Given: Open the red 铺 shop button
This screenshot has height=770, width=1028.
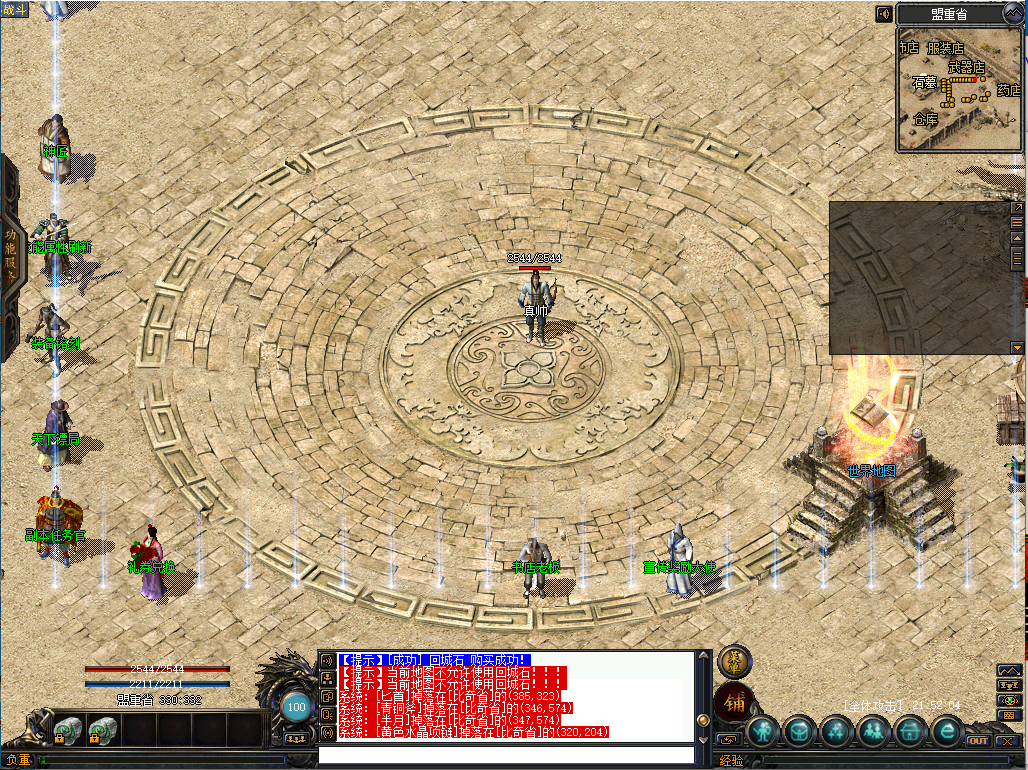Looking at the screenshot, I should click(x=734, y=701).
